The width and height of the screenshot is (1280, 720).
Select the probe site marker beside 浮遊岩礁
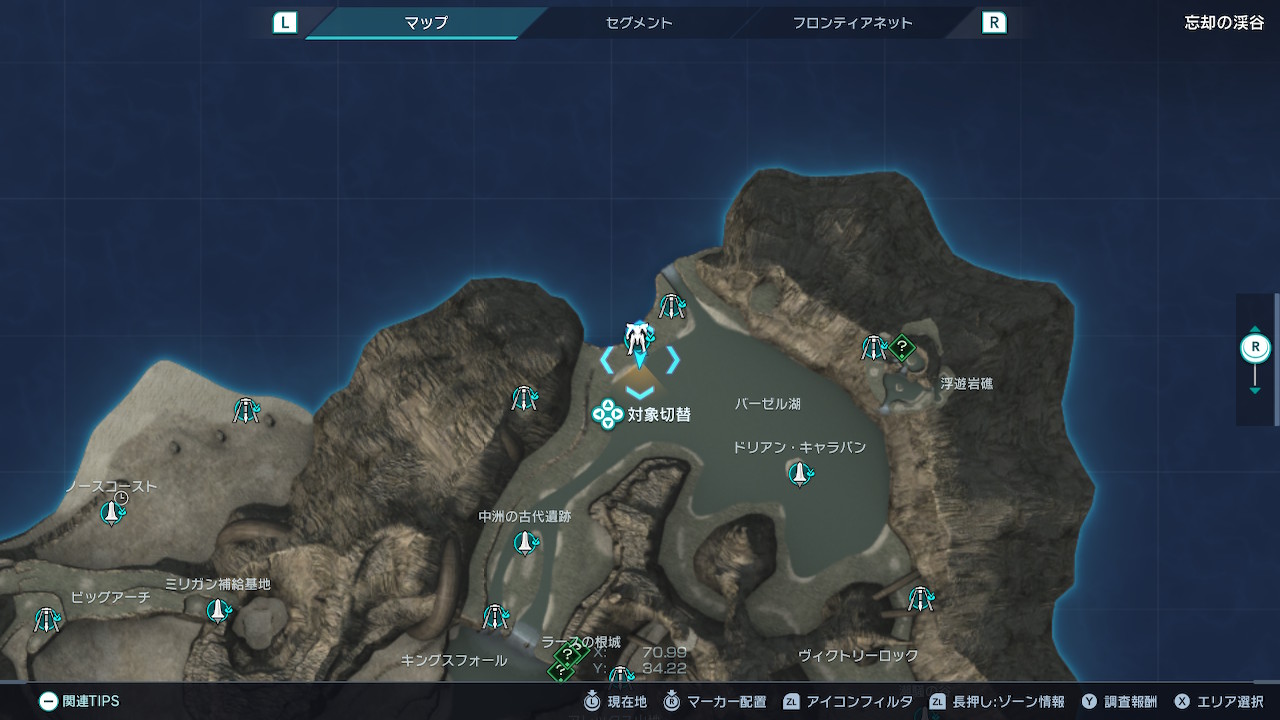[x=875, y=348]
